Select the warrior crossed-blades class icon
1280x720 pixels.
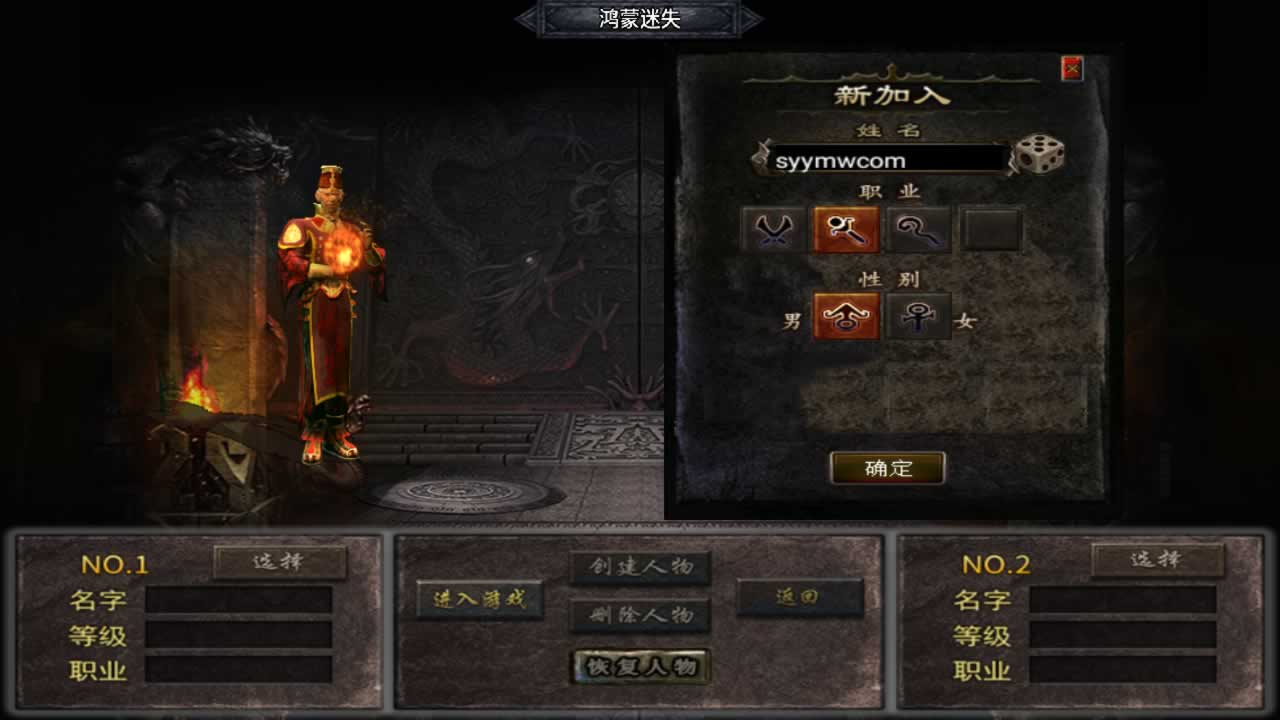click(x=773, y=230)
